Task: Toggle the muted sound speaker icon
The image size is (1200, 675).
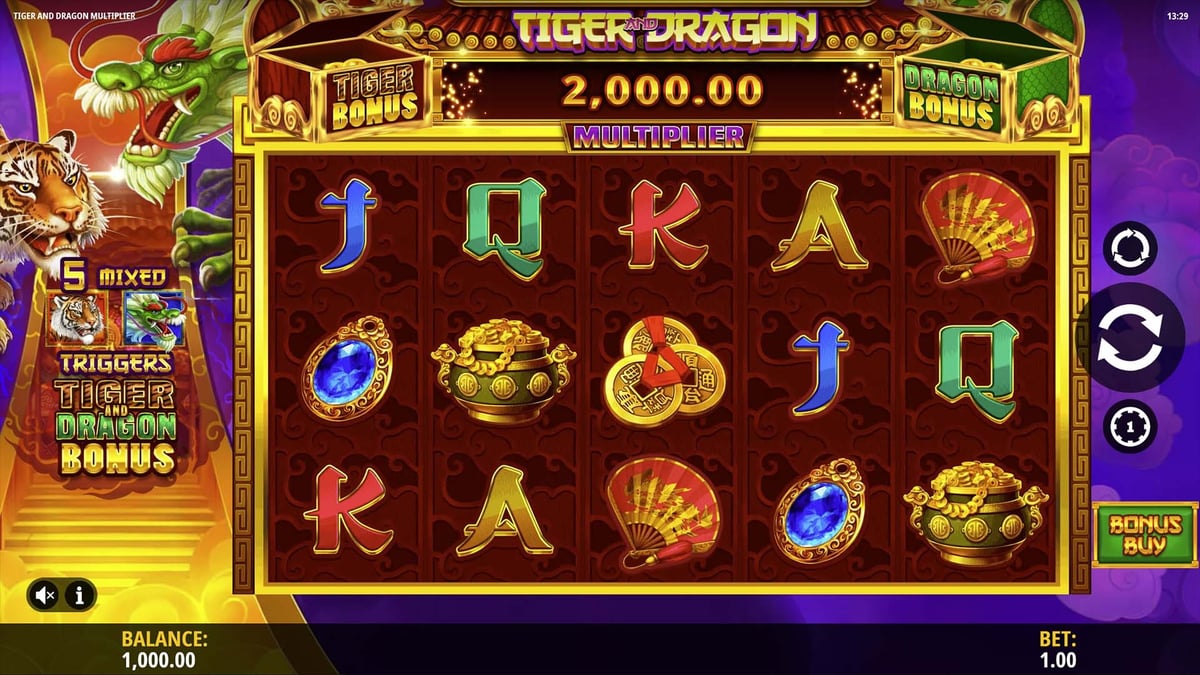Action: [45, 596]
